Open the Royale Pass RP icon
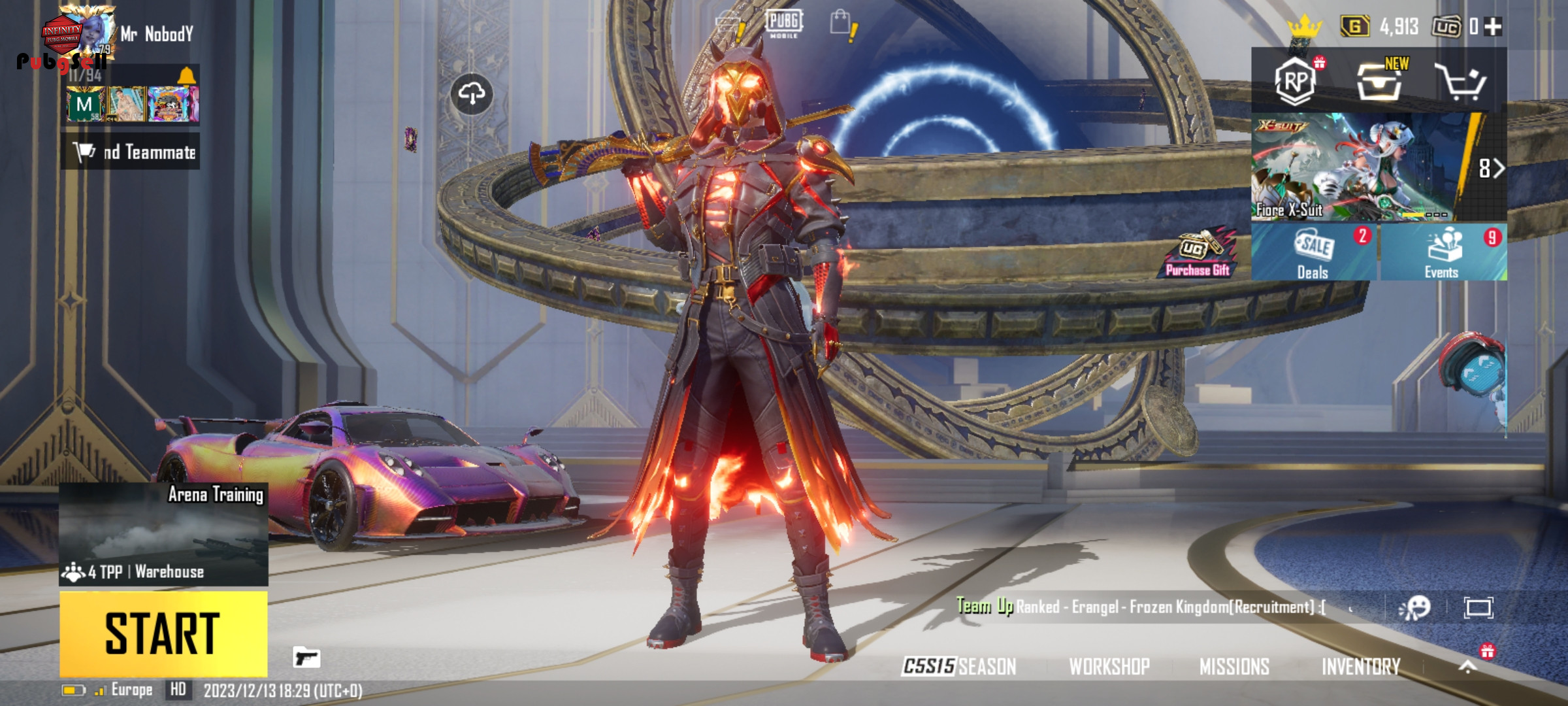 click(x=1295, y=81)
